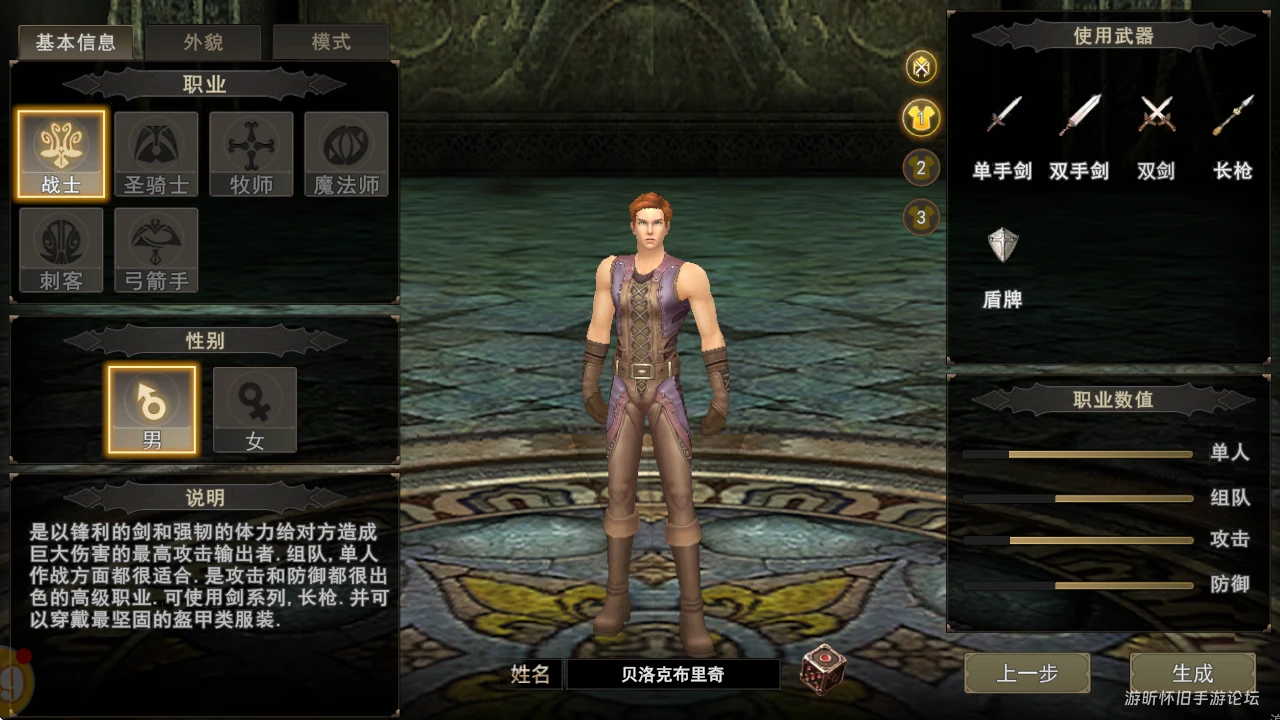Viewport: 1280px width, 720px height.
Task: Open the 外貌 appearance tab
Action: pyautogui.click(x=203, y=42)
